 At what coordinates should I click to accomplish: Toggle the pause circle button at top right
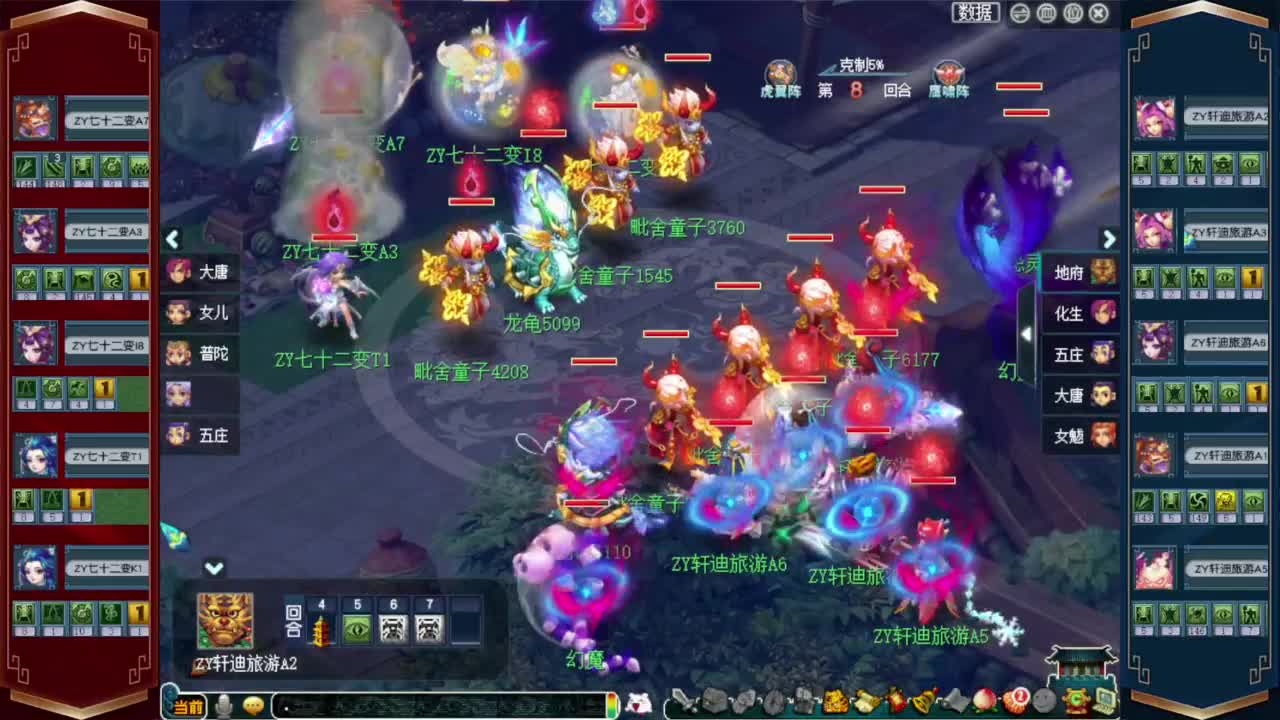coord(1045,13)
